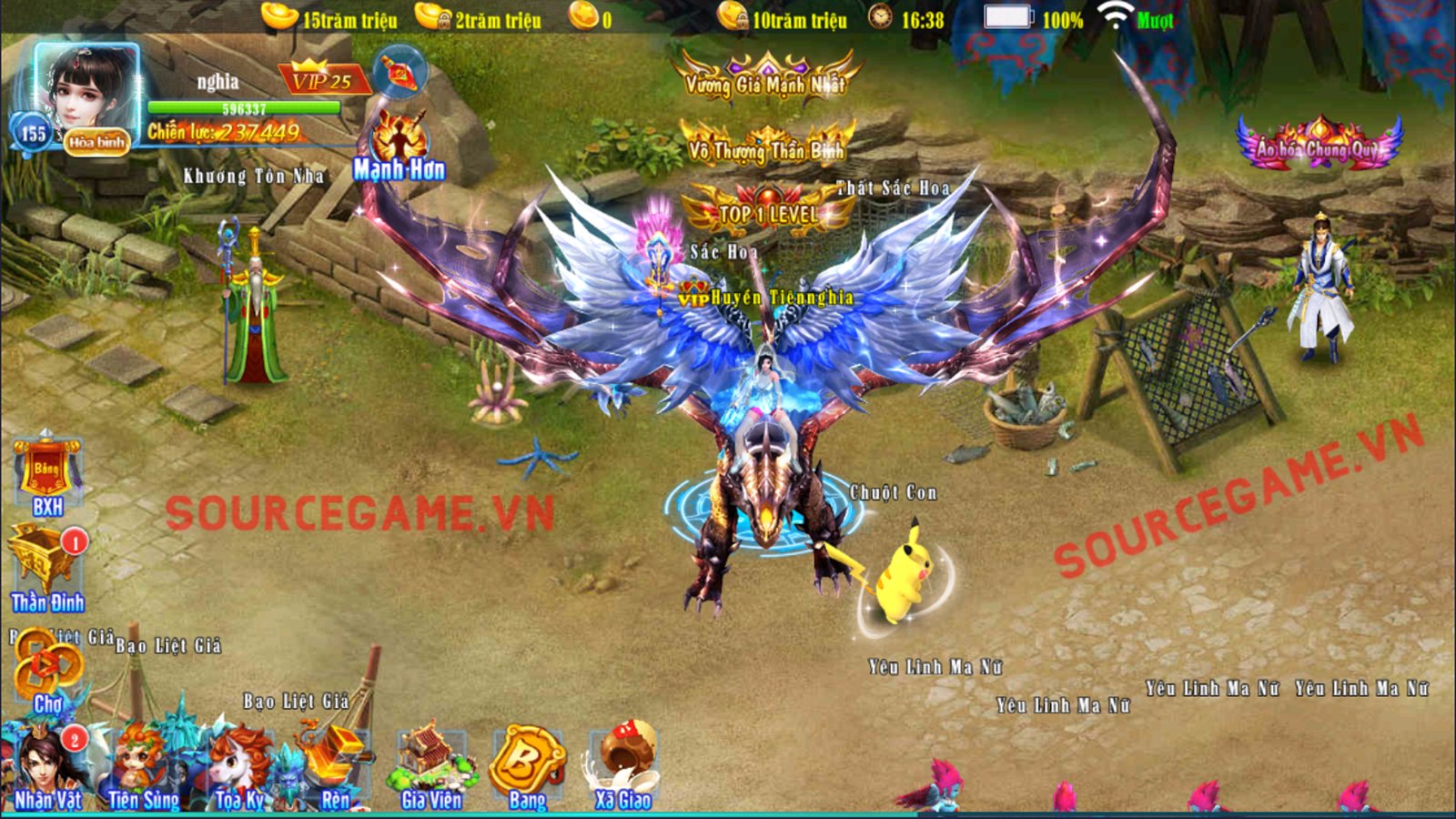The image size is (1456, 819).
Task: Click the VIP 25 badge
Action: [322, 80]
